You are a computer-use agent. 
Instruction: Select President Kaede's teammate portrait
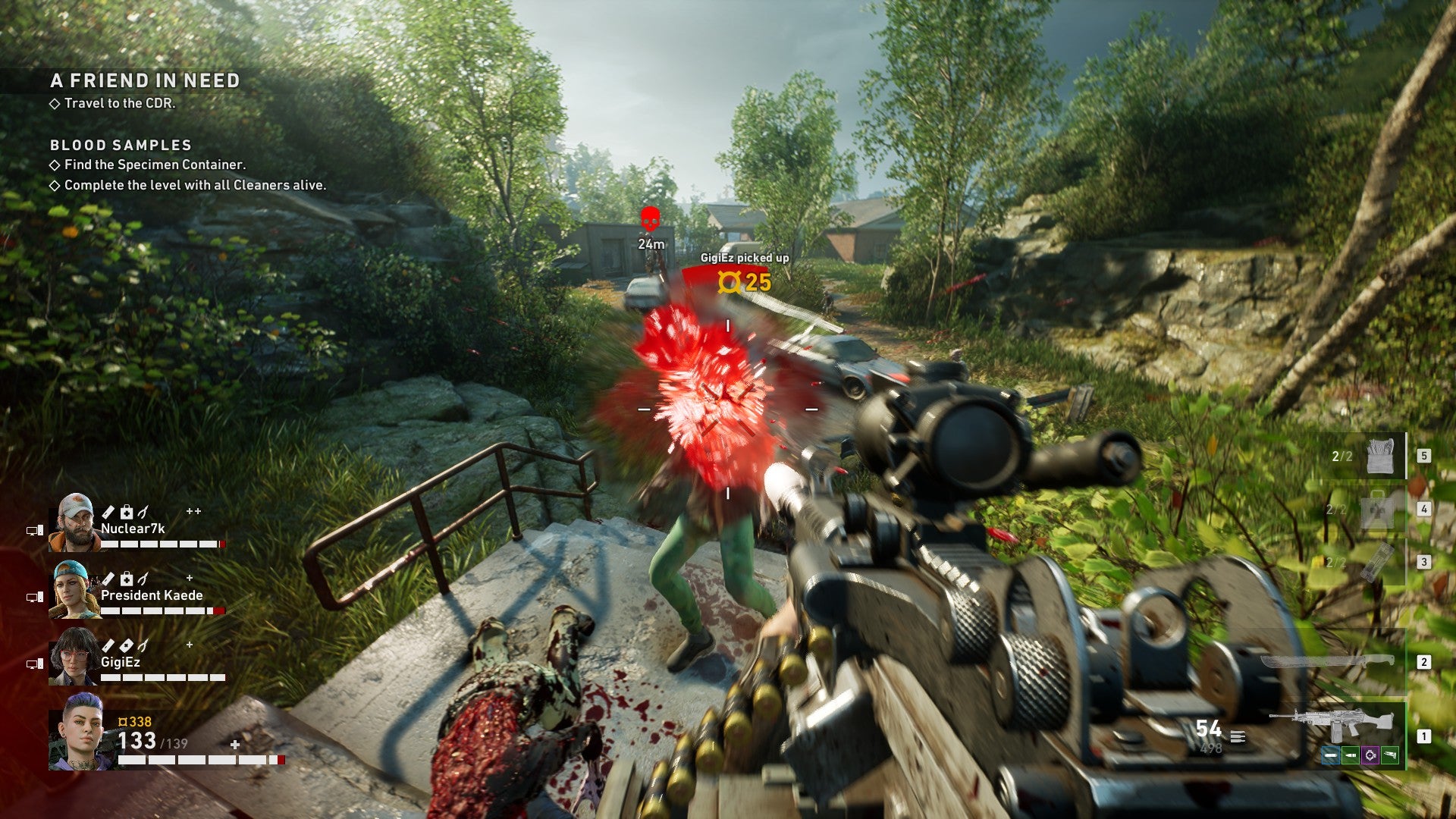point(74,589)
